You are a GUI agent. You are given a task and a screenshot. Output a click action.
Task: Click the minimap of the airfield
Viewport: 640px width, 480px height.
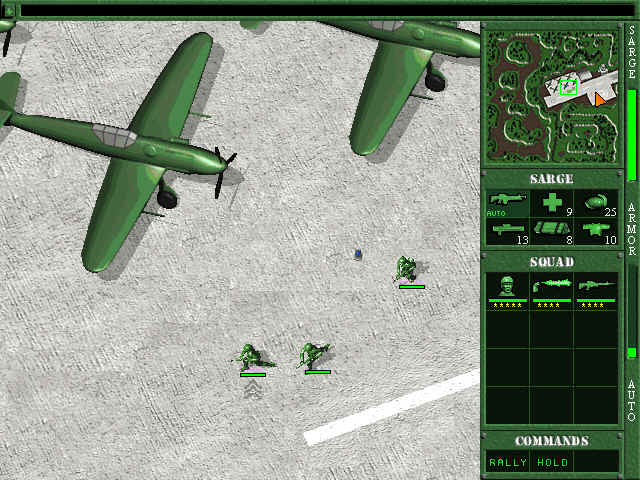[552, 97]
